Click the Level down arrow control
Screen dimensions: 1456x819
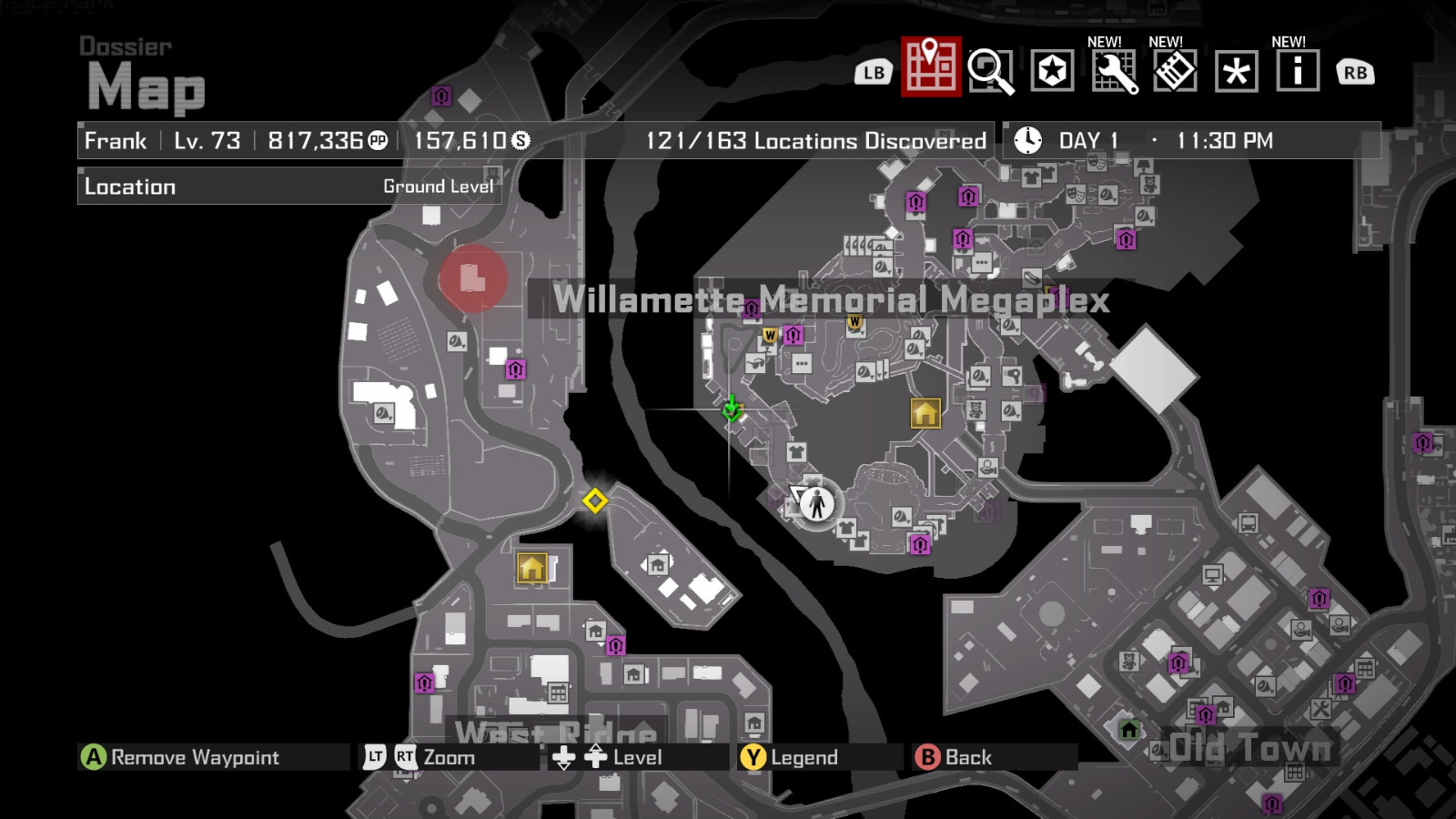tap(564, 756)
